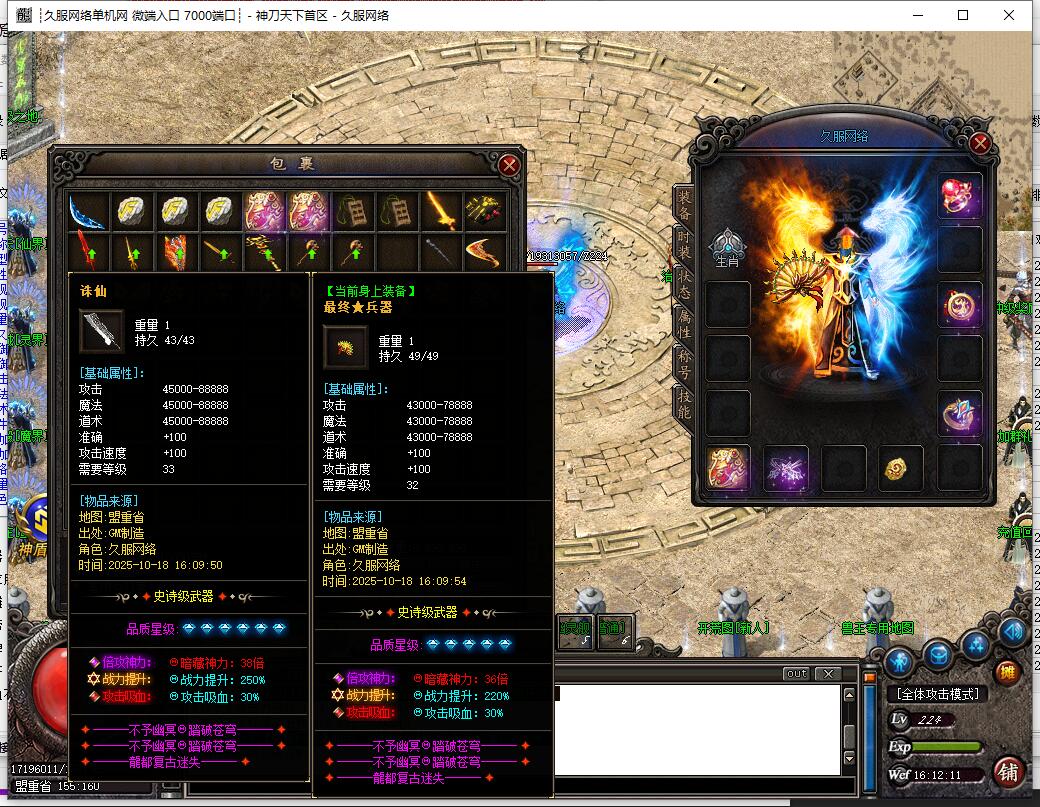Screen dimensions: 1040x807
Task: Click the 生肖 zodiac slot
Action: (x=727, y=248)
